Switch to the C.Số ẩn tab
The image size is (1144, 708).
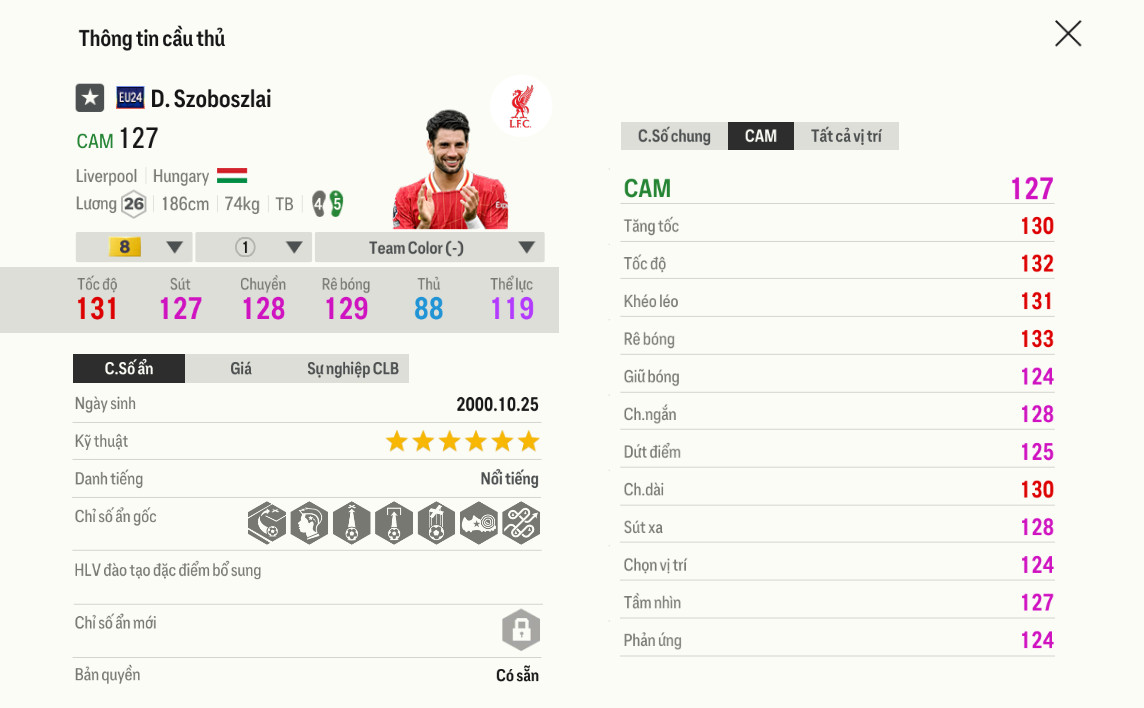point(129,369)
